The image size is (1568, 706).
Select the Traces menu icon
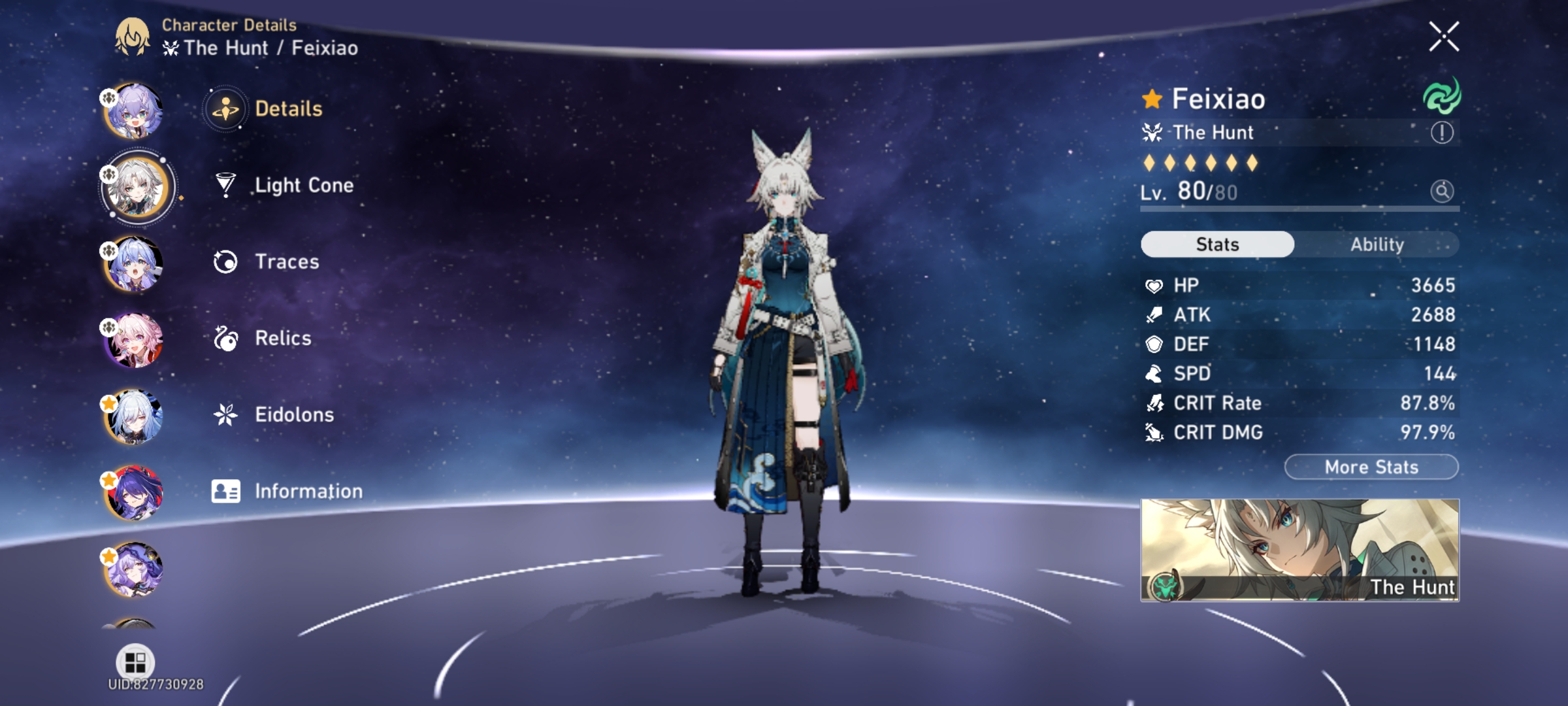point(225,261)
